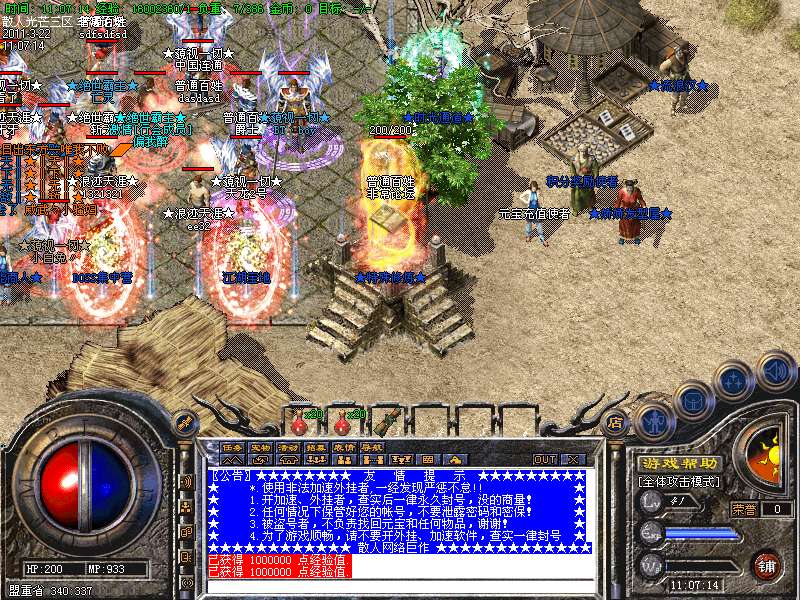Viewport: 800px width, 600px height.
Task: Select the 招募 recruit button
Action: (x=316, y=446)
